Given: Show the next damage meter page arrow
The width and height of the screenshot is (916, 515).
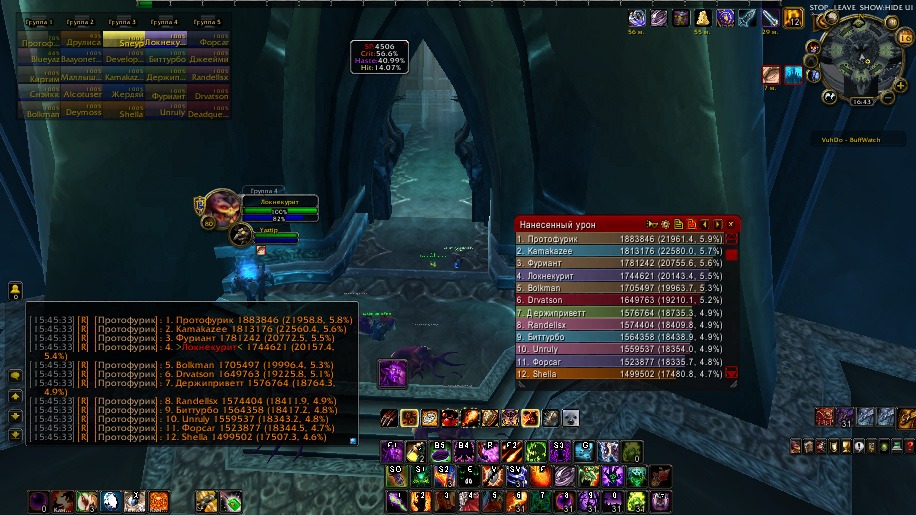Looking at the screenshot, I should (x=717, y=224).
